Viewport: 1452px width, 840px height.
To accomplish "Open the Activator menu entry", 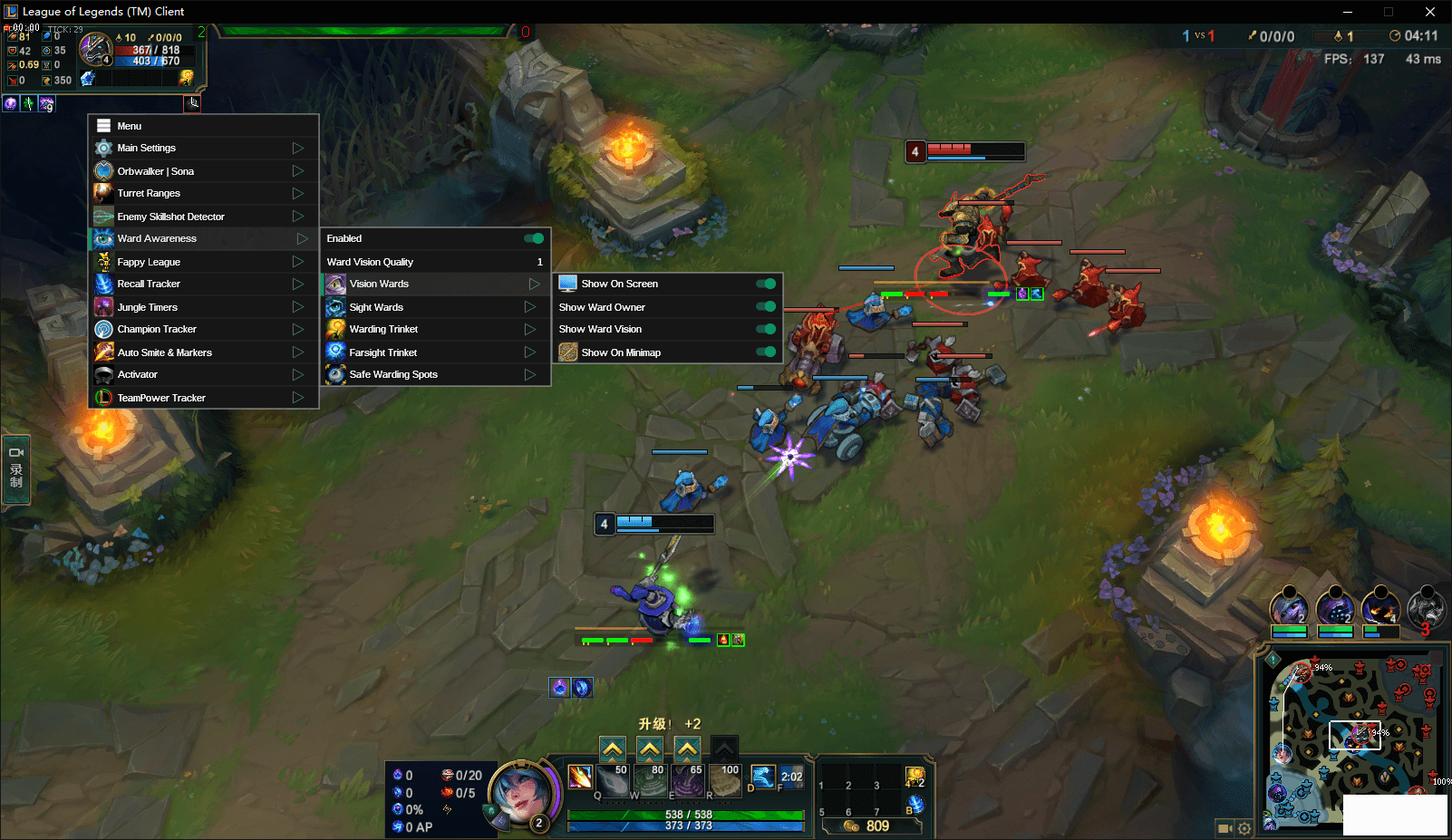I will click(x=203, y=374).
